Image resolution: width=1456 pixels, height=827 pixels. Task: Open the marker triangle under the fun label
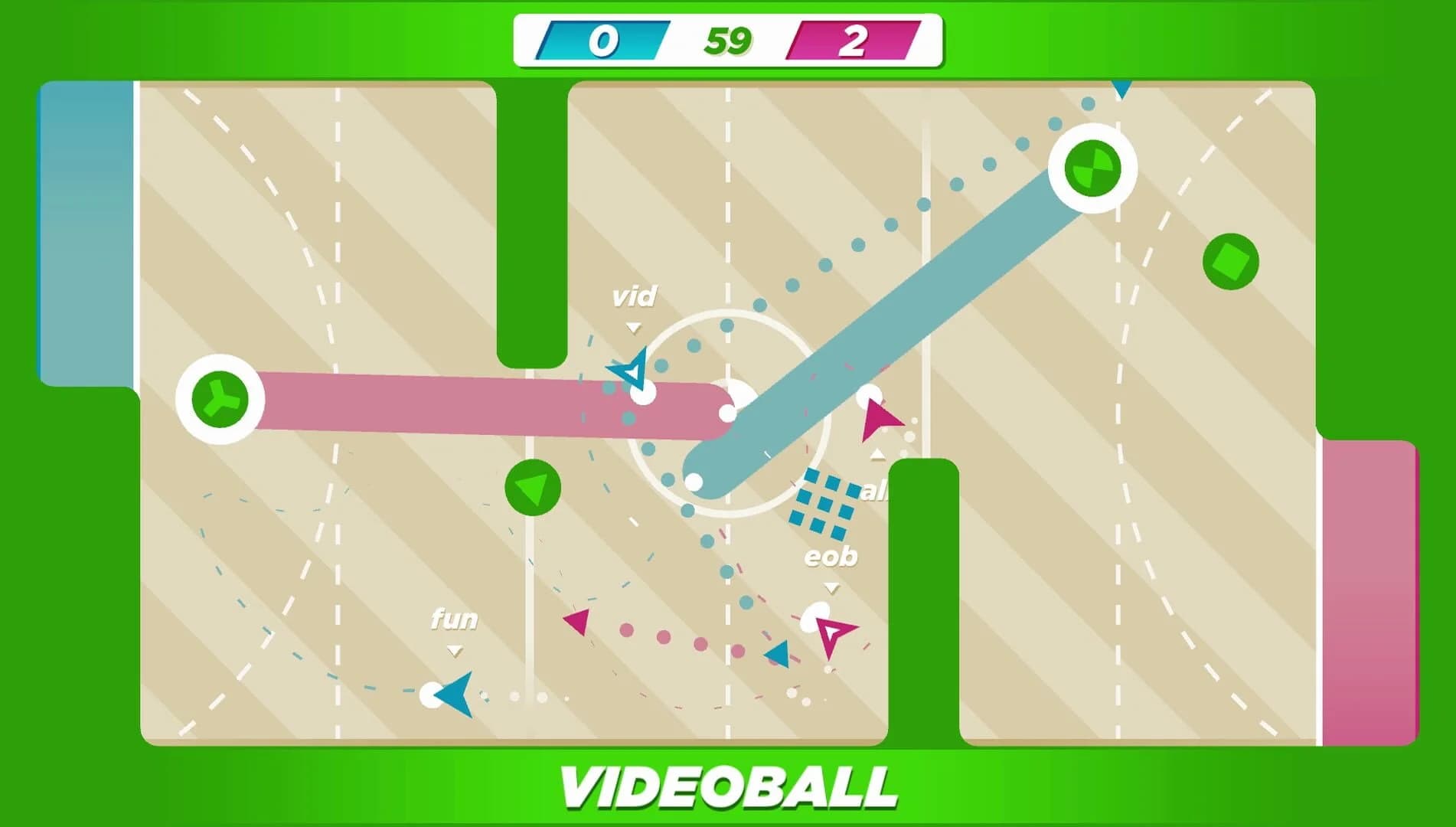click(455, 649)
